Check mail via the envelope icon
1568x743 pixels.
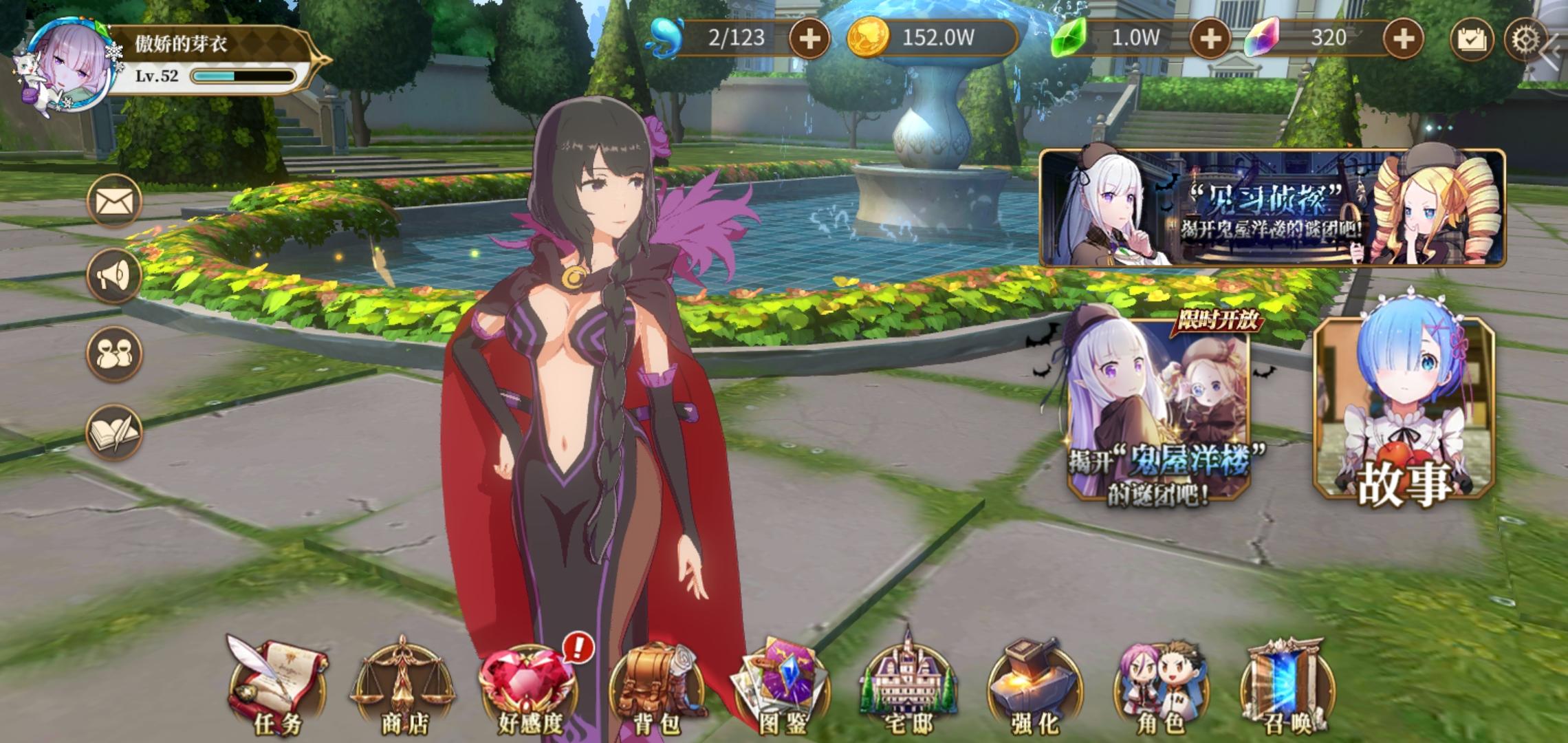114,200
